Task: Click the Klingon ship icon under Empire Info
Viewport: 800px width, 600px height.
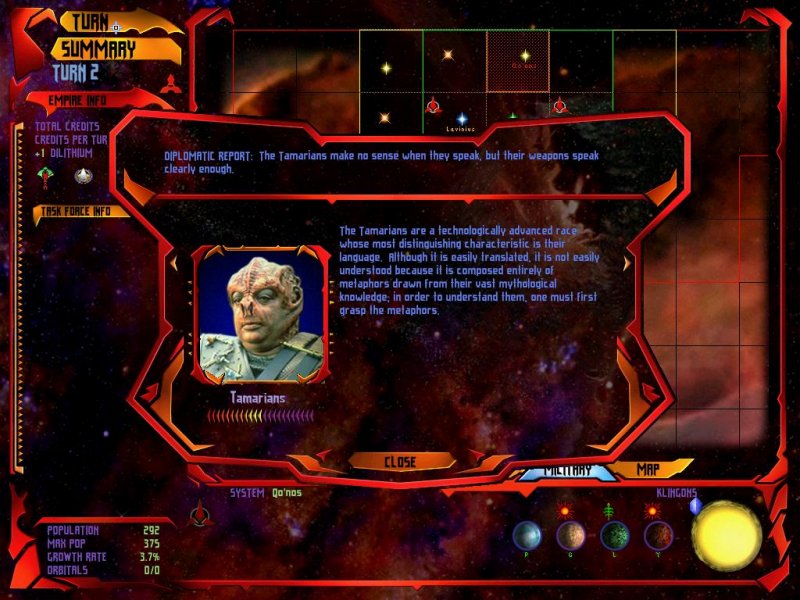Action: click(45, 175)
